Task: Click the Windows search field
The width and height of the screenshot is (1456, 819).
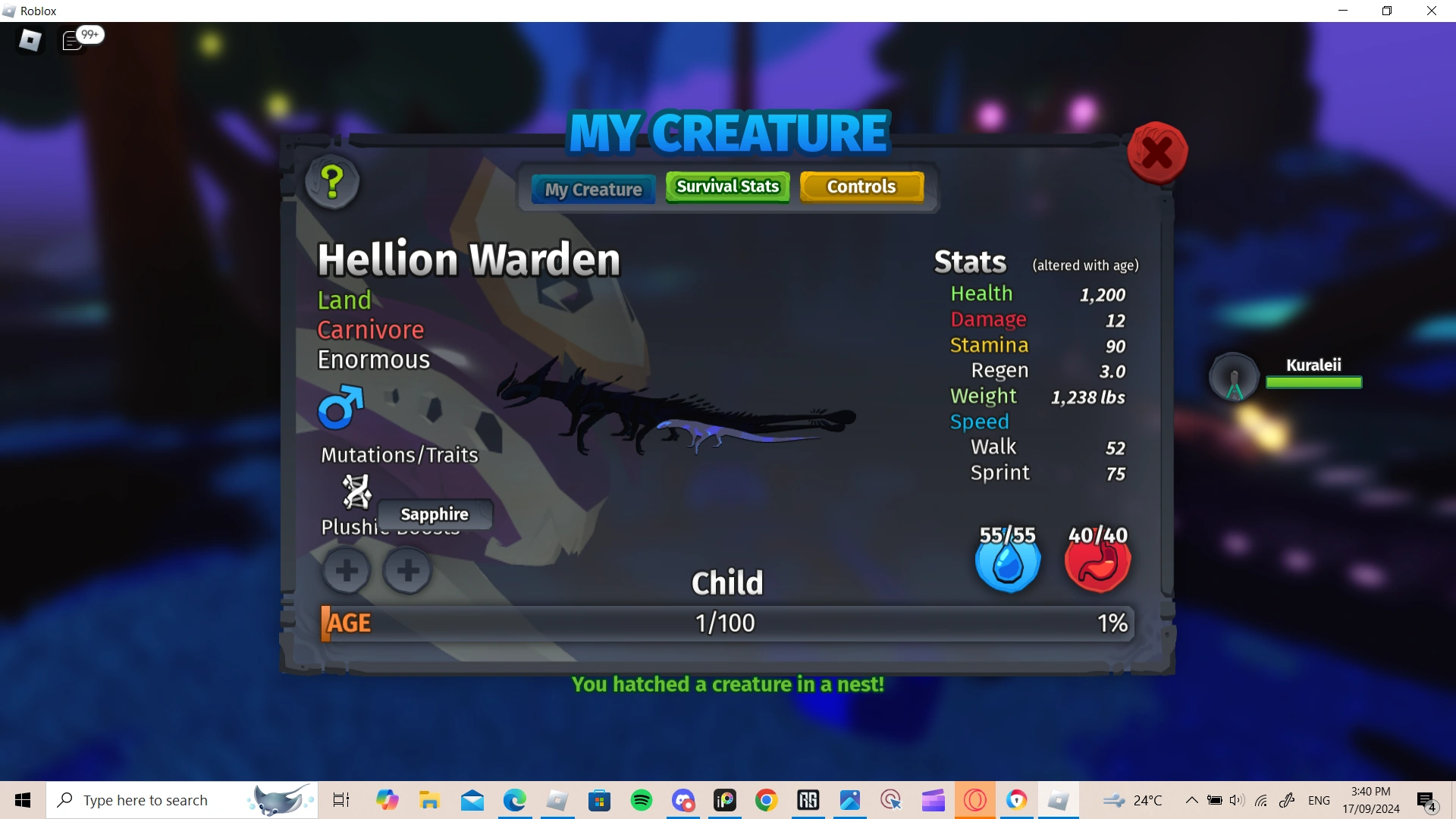Action: click(x=152, y=800)
